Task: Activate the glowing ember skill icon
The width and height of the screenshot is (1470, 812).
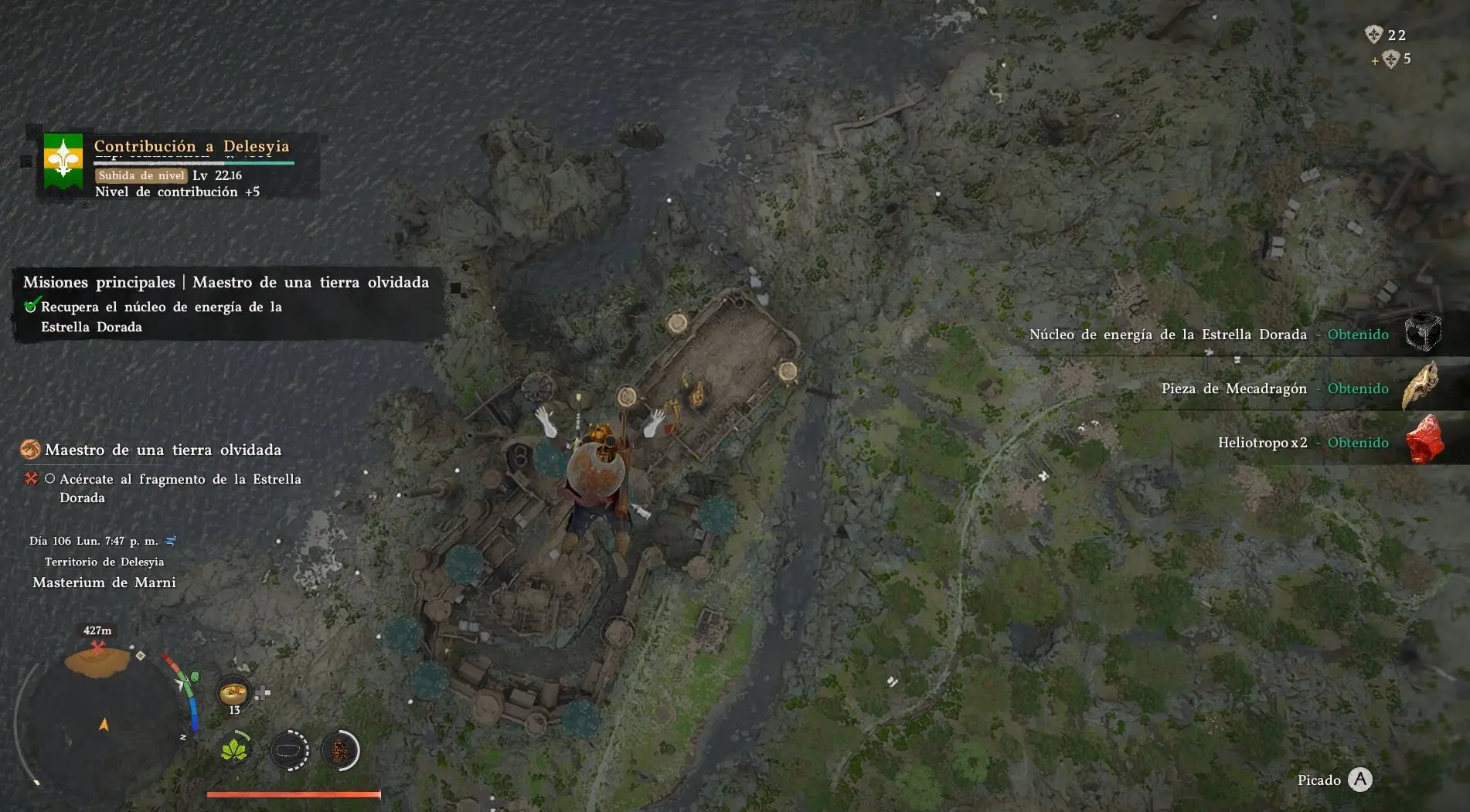Action: (339, 750)
